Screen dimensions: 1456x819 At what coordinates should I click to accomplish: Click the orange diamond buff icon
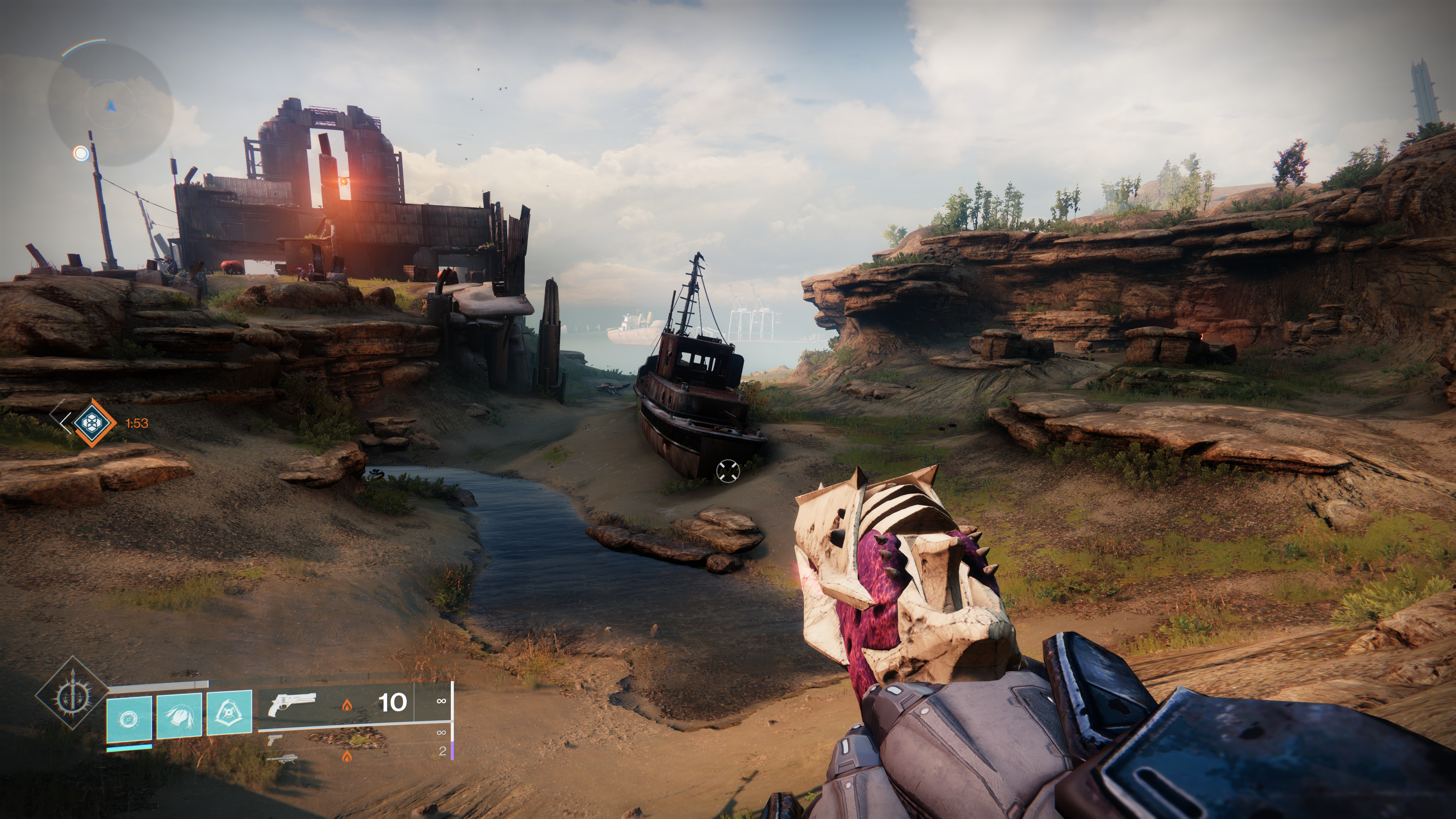pos(91,422)
